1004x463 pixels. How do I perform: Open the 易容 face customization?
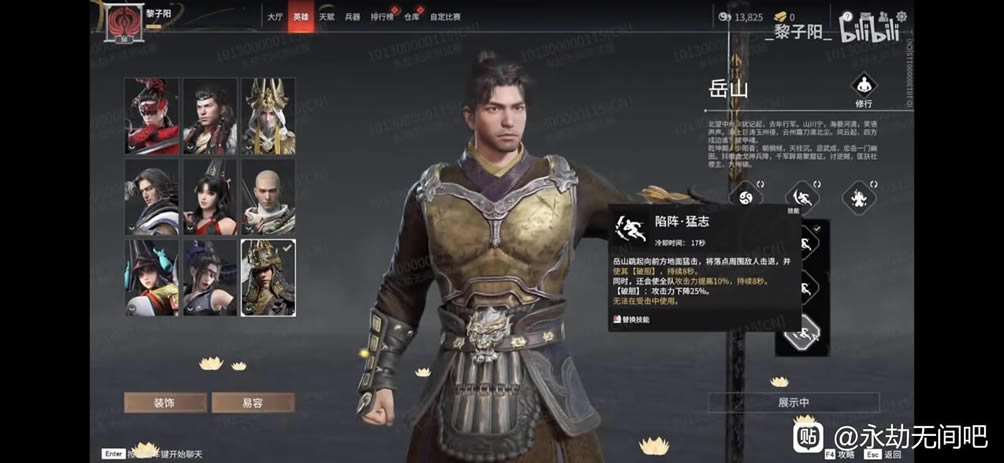(252, 402)
